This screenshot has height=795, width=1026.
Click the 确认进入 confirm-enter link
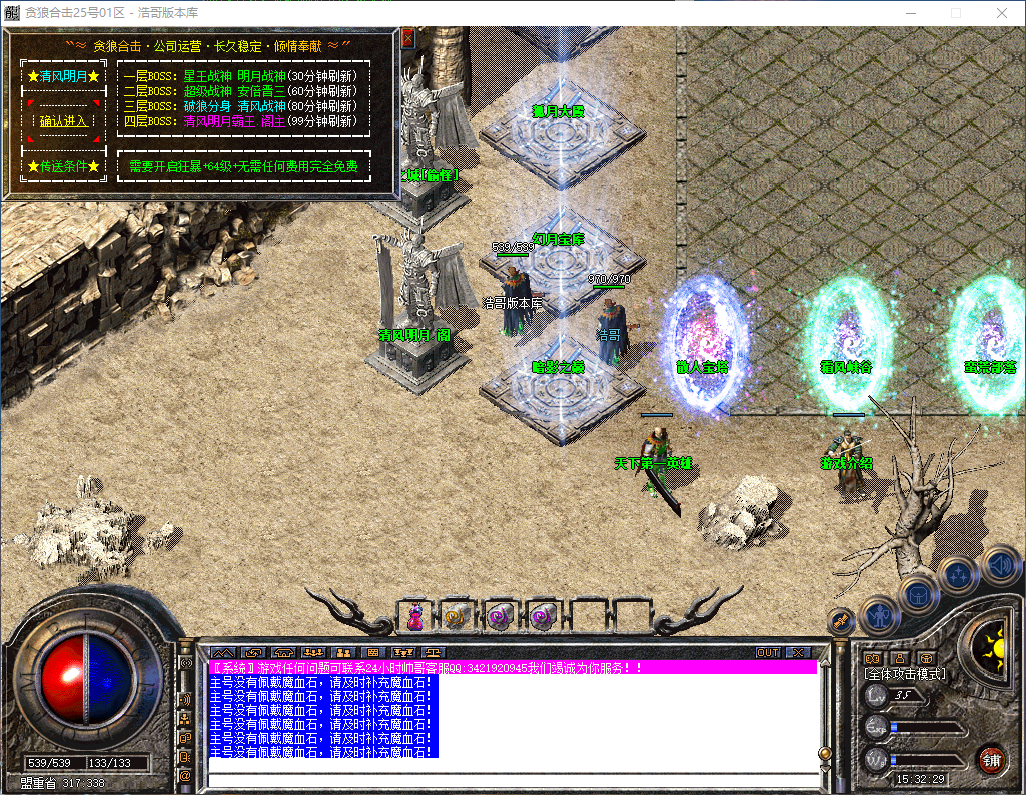pyautogui.click(x=63, y=121)
